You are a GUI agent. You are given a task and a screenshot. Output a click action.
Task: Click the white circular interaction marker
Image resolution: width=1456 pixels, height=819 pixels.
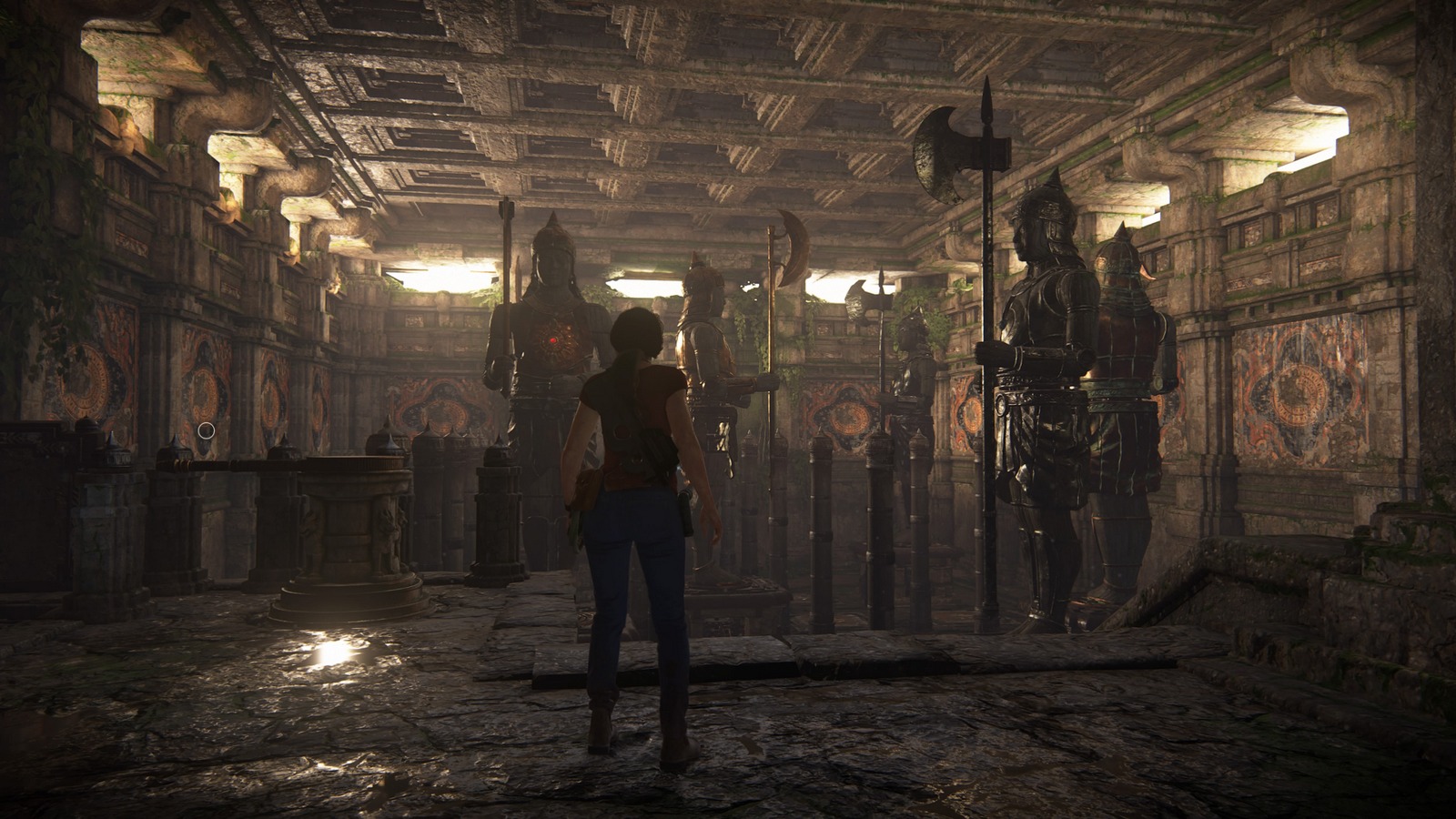(x=207, y=430)
